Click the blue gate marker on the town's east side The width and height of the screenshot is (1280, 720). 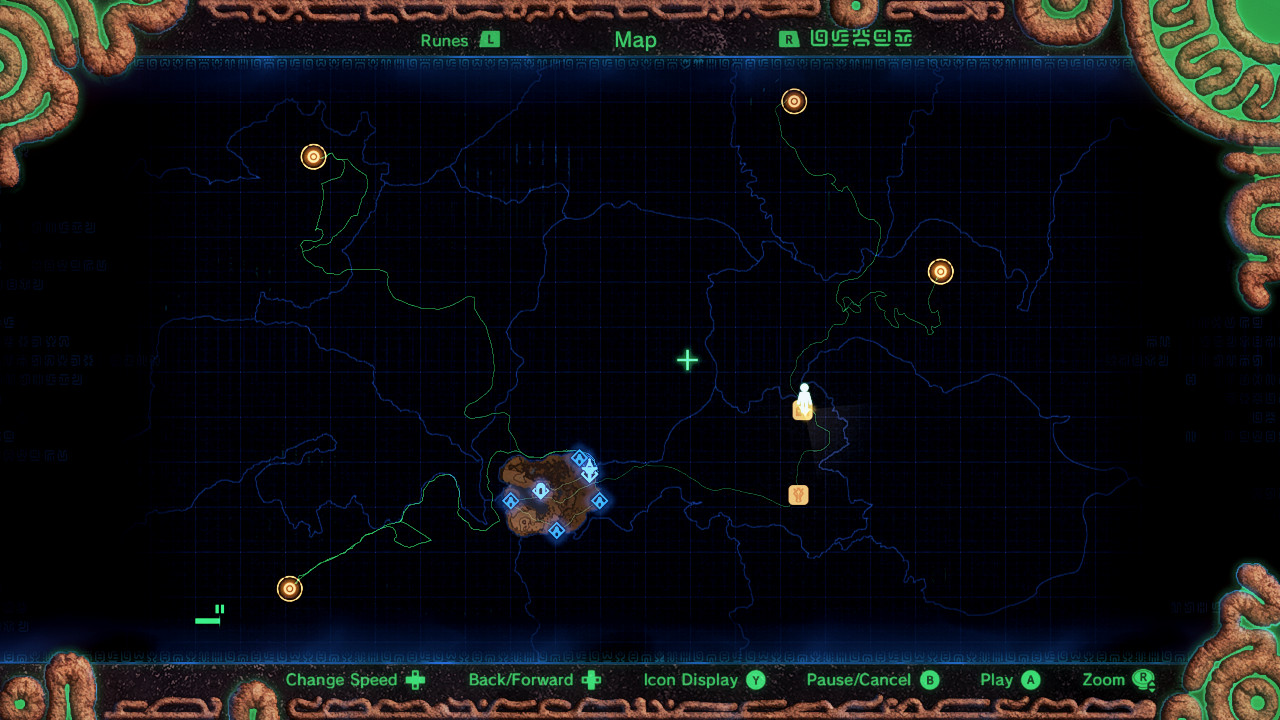pyautogui.click(x=600, y=500)
